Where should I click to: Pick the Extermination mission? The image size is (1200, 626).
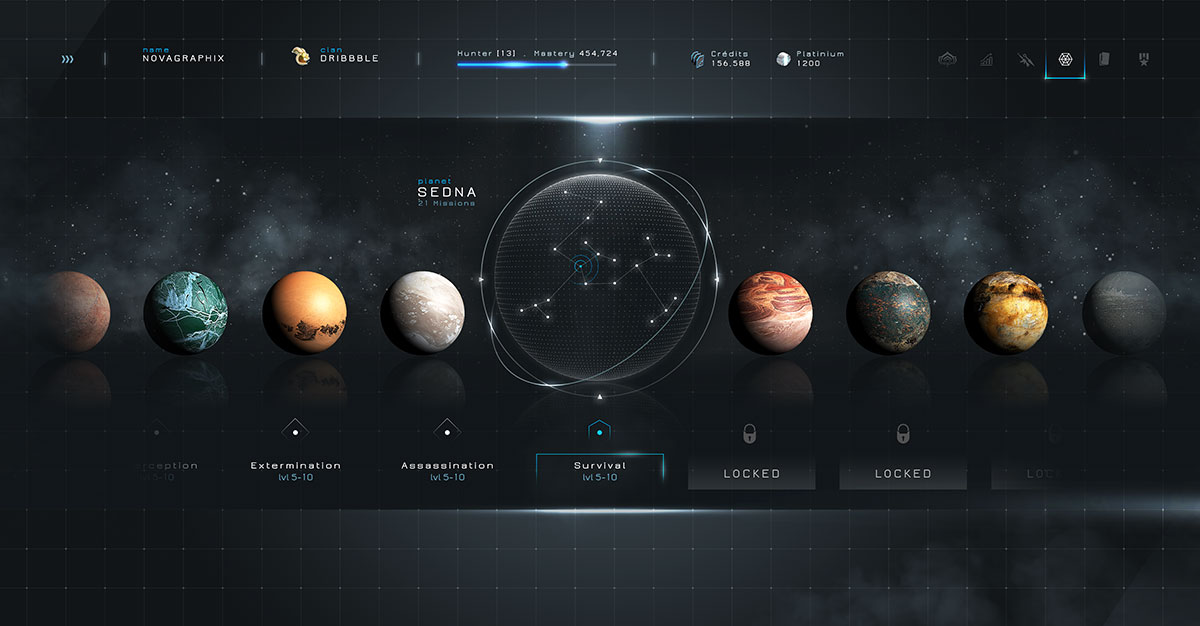pyautogui.click(x=295, y=469)
